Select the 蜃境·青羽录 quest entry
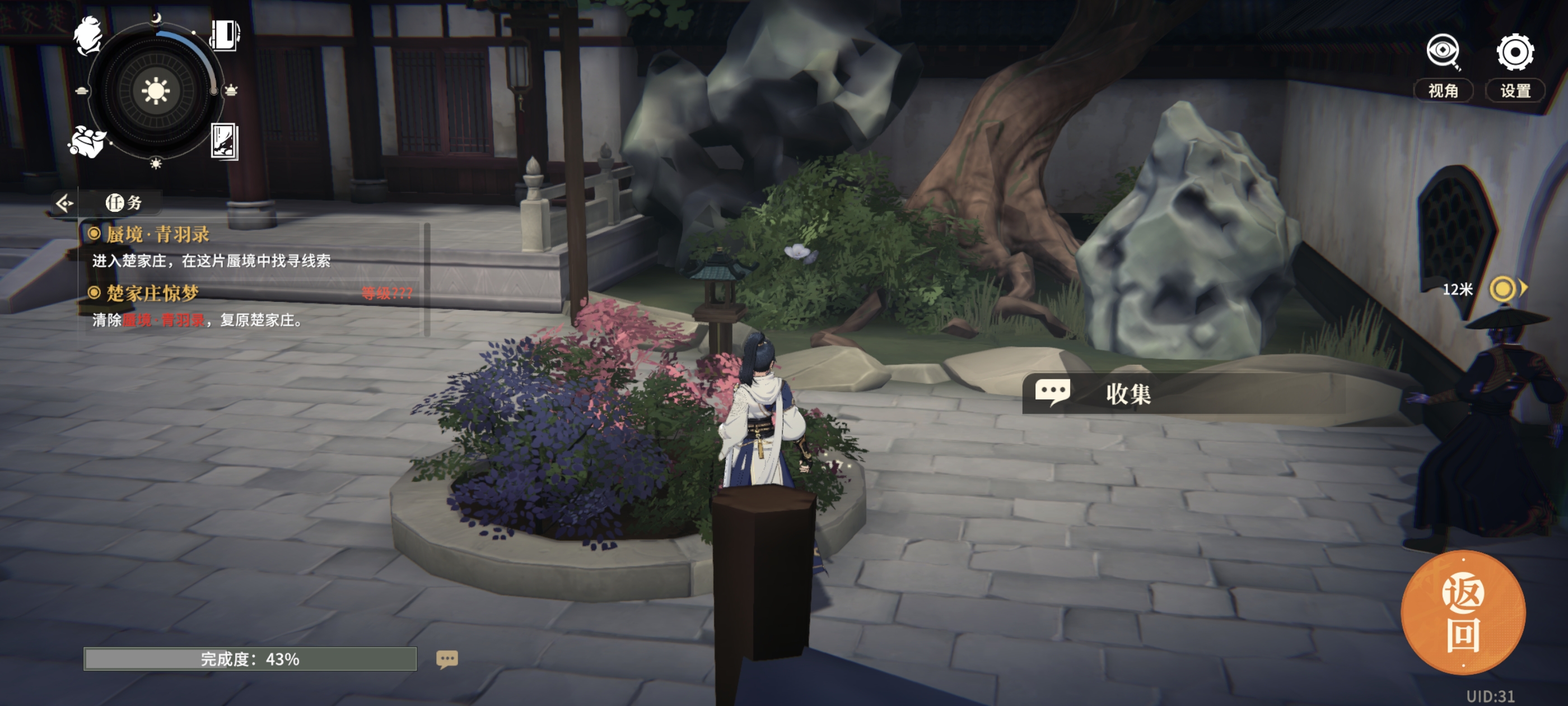Viewport: 1568px width, 706px height. point(157,234)
